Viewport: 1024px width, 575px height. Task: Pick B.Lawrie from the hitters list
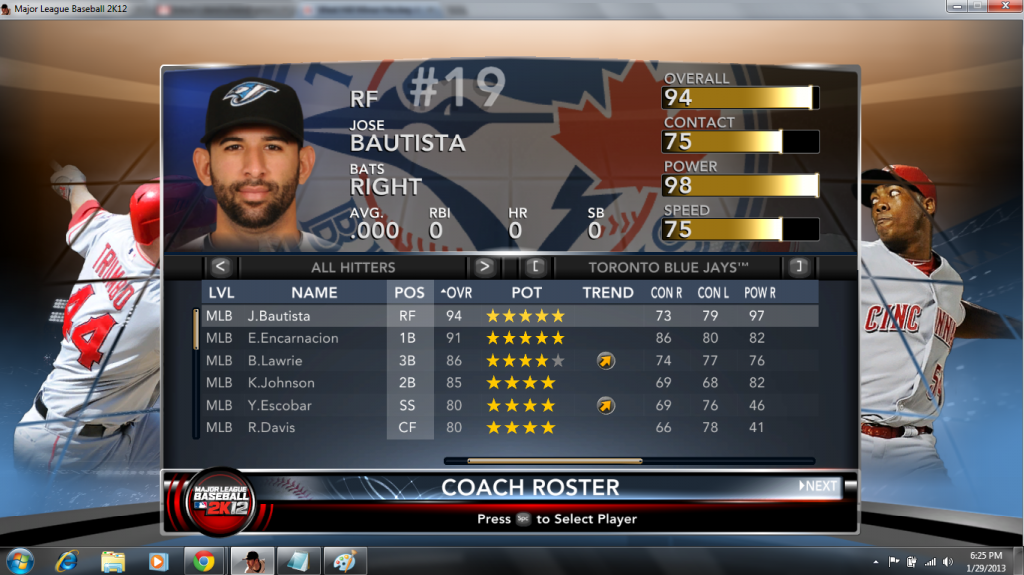click(274, 360)
